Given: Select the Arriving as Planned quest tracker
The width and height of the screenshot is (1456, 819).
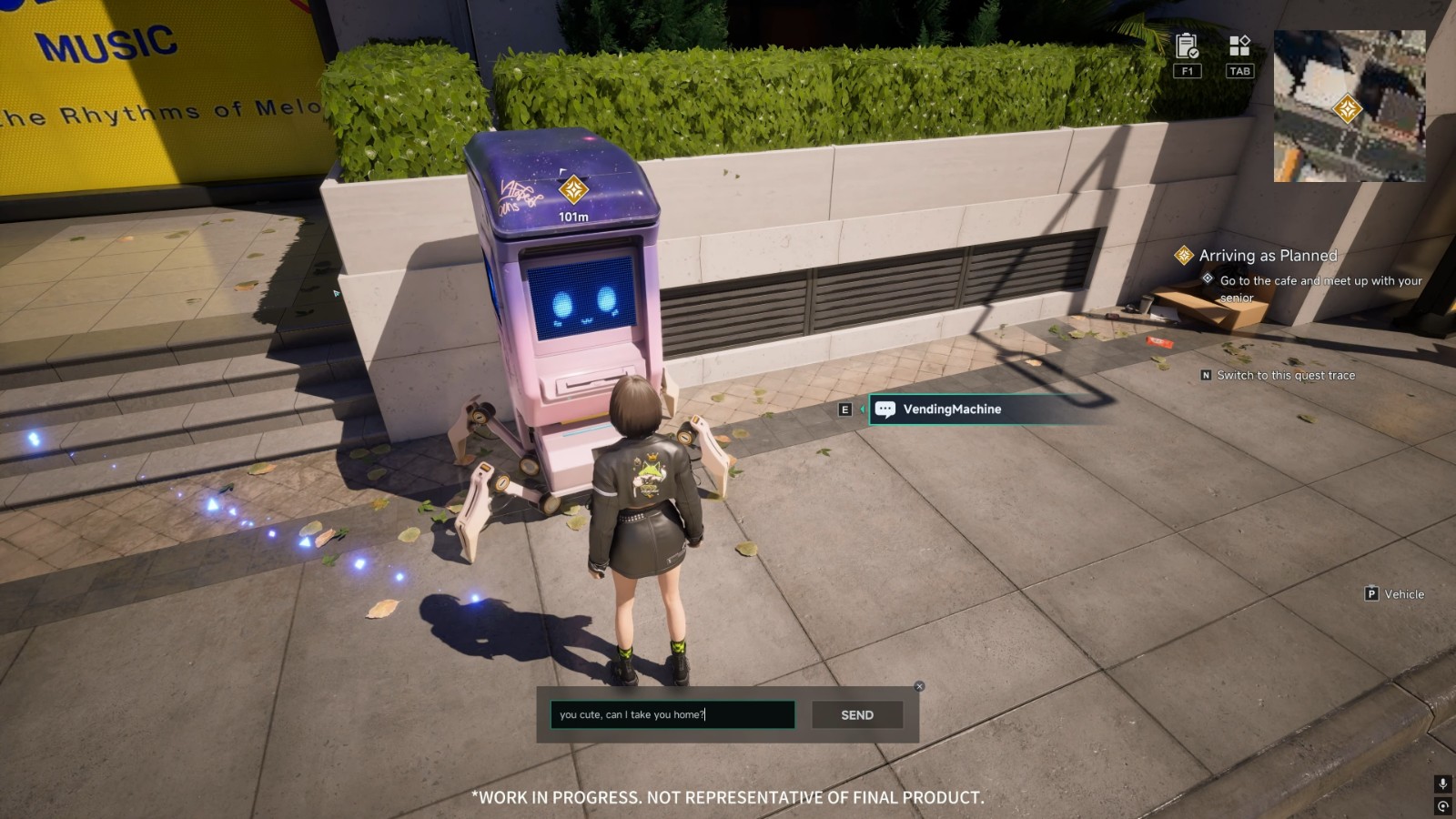Looking at the screenshot, I should (1267, 256).
